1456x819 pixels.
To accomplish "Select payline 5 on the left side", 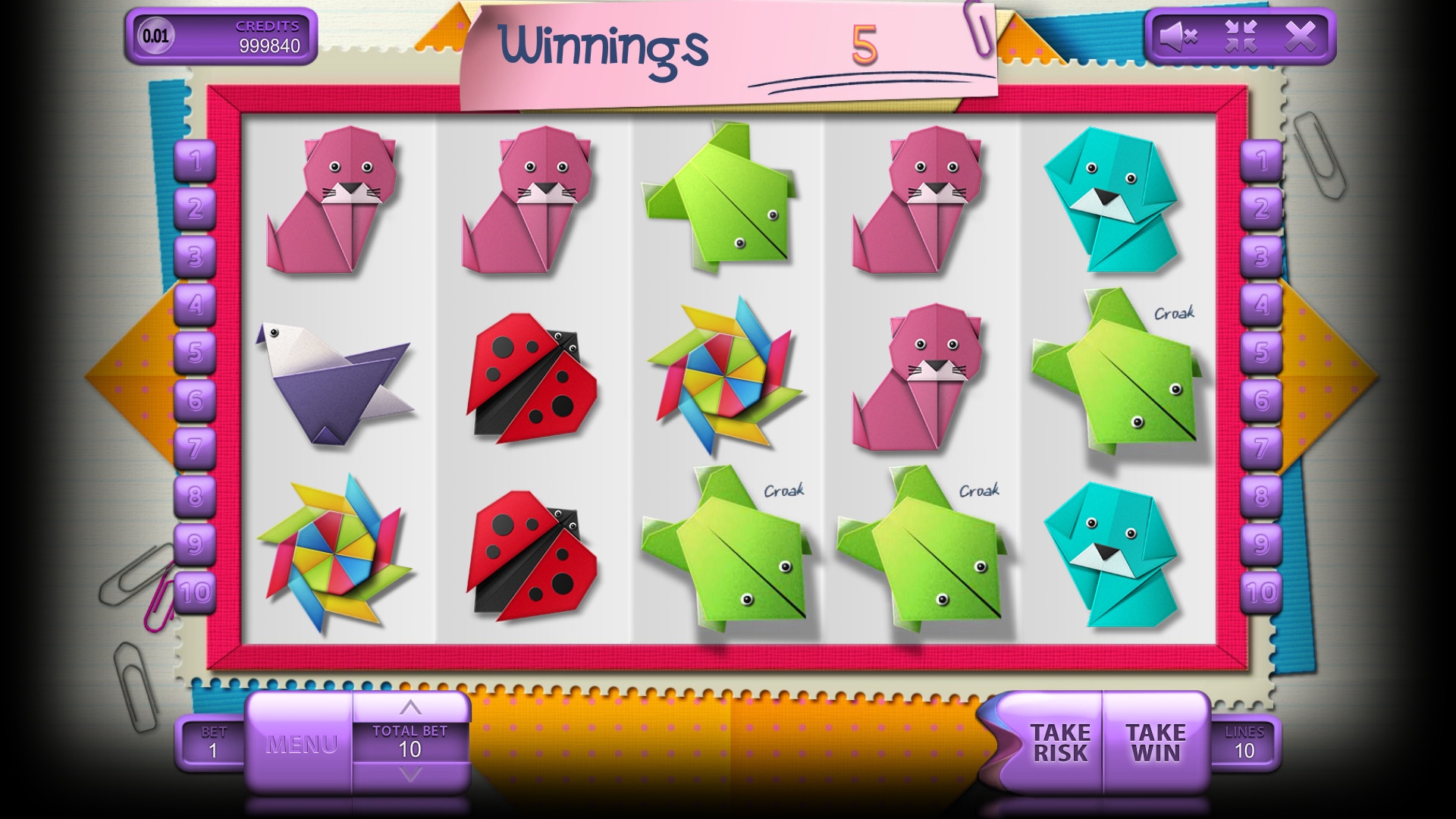I will 196,353.
